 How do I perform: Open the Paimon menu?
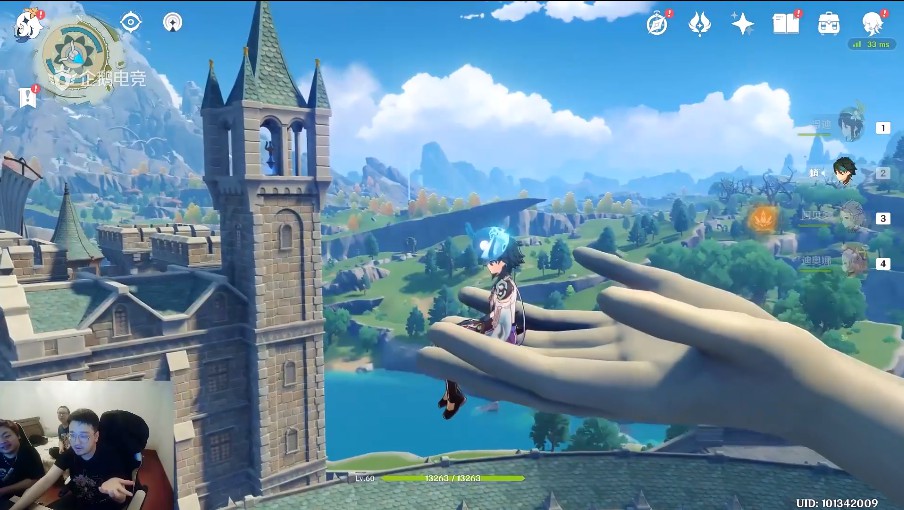[x=27, y=24]
